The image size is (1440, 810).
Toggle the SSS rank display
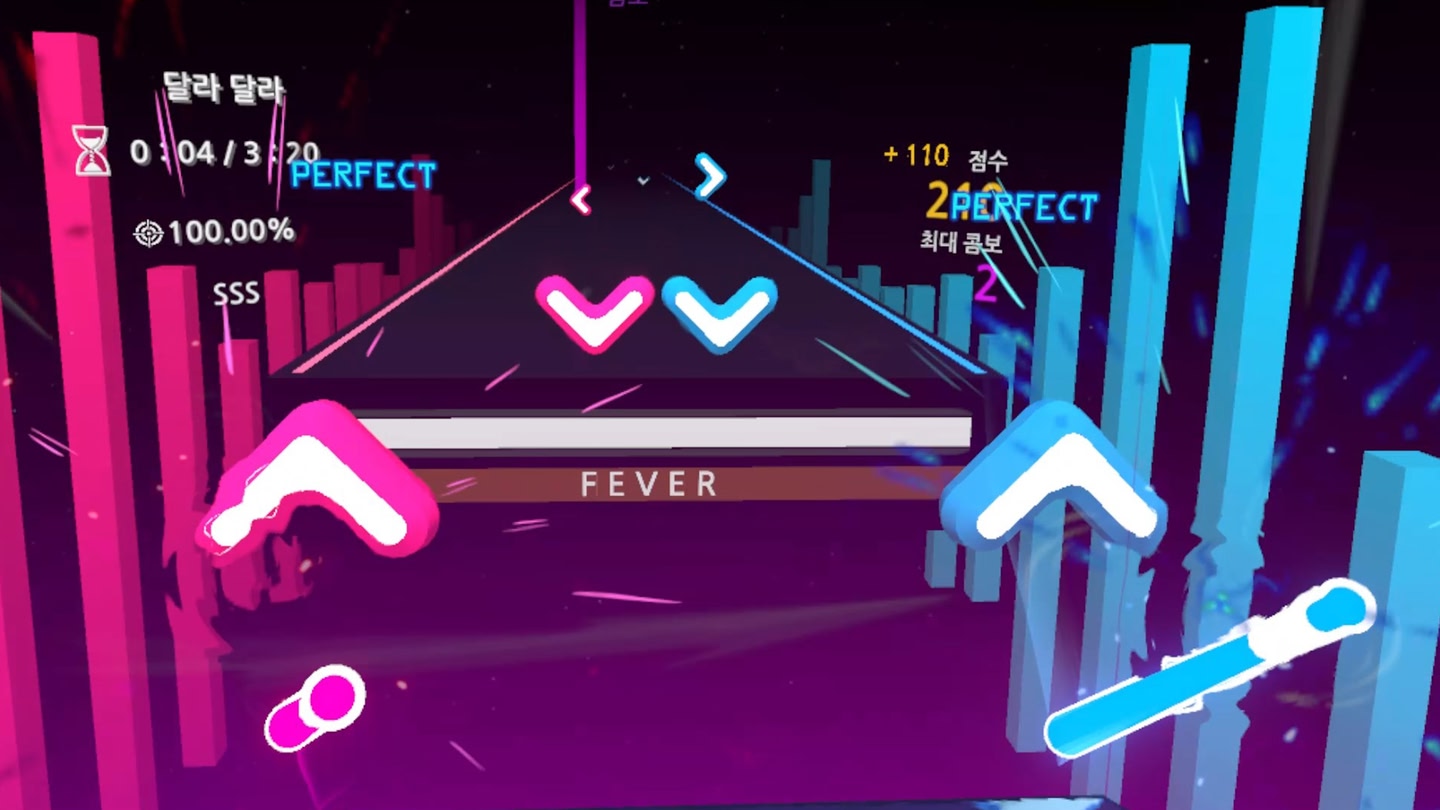(x=236, y=294)
